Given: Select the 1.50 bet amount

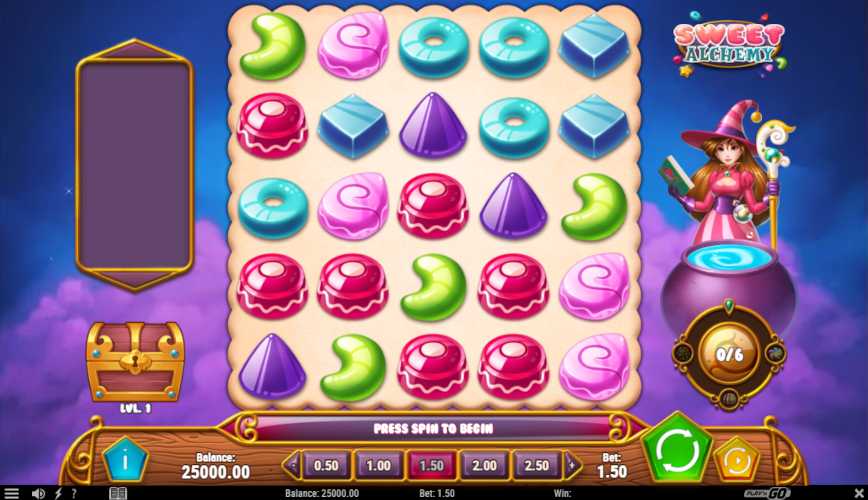Looking at the screenshot, I should [430, 465].
